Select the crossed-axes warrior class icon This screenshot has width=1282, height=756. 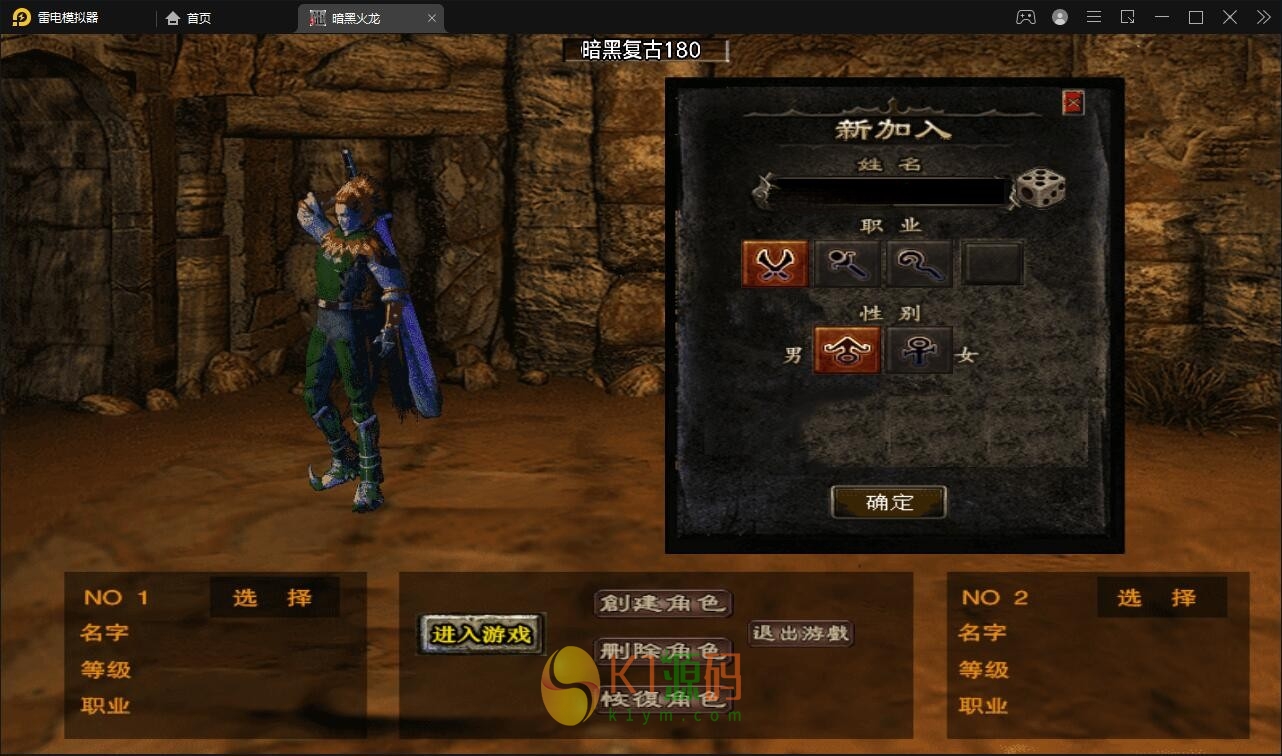point(775,261)
